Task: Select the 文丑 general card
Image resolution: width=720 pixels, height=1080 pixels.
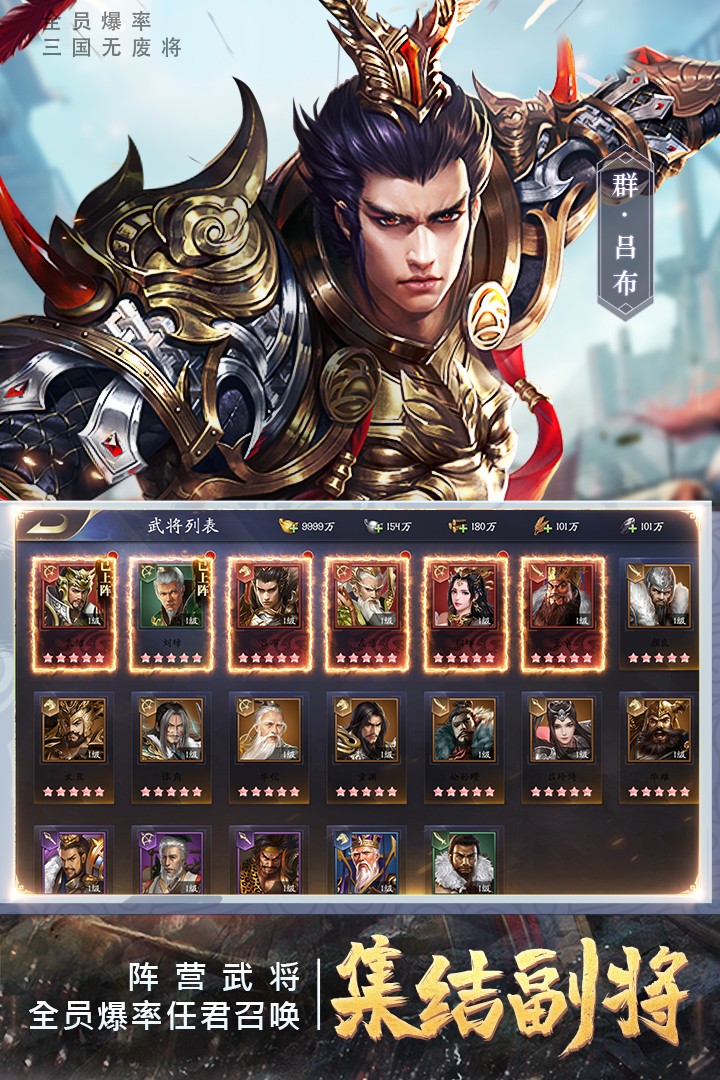Action: tap(73, 745)
